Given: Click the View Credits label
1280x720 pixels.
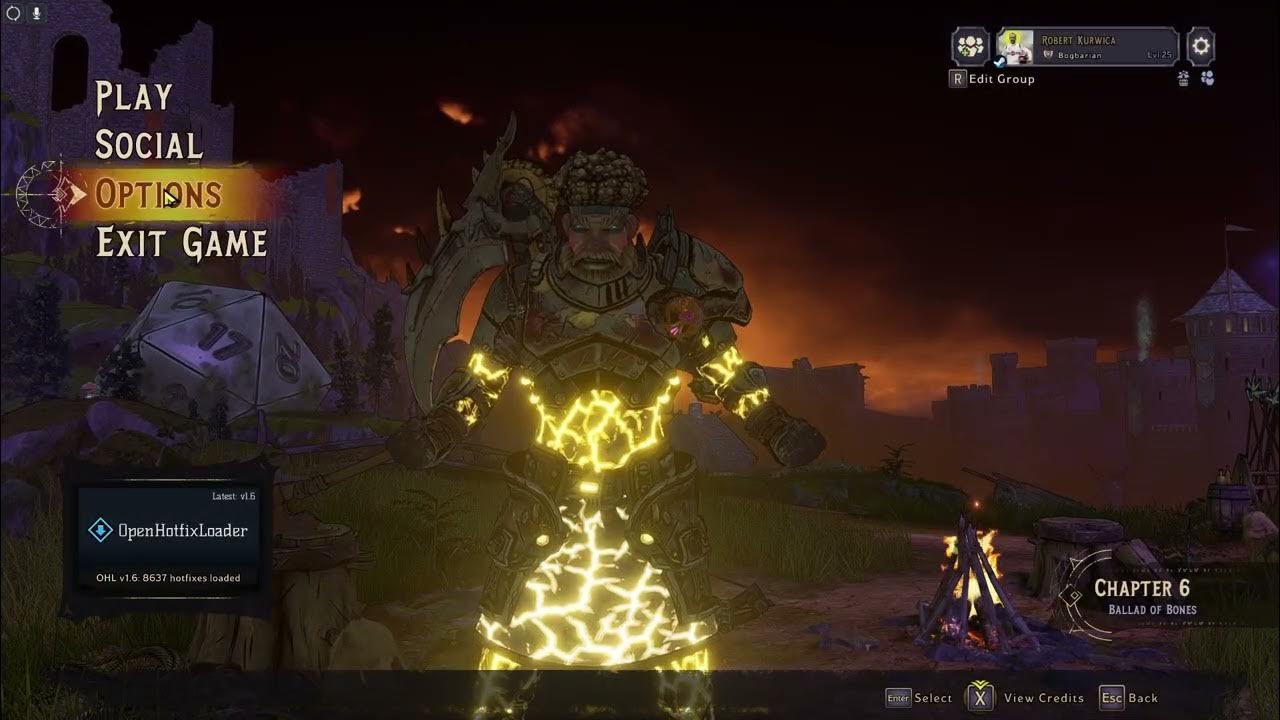Looking at the screenshot, I should (x=1043, y=698).
